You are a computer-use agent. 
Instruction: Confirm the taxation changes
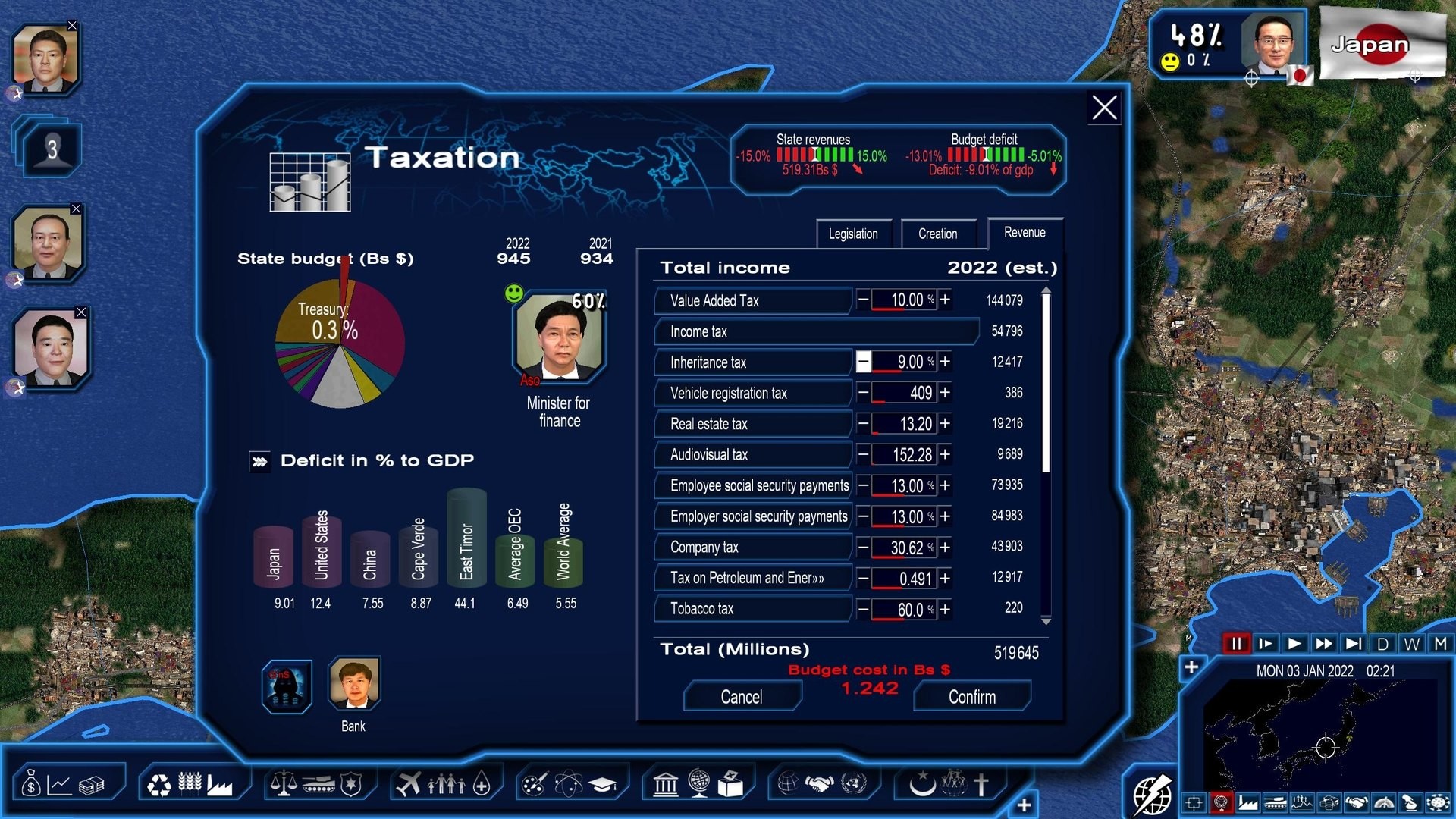pyautogui.click(x=972, y=696)
